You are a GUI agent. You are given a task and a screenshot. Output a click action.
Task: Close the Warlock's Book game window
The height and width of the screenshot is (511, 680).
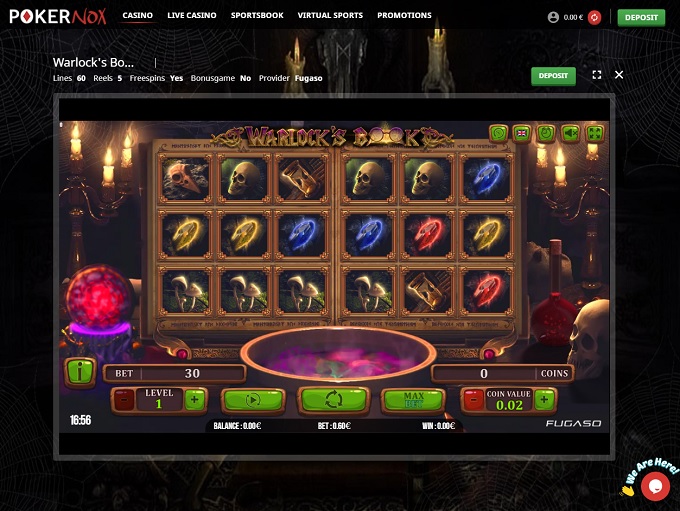click(619, 75)
